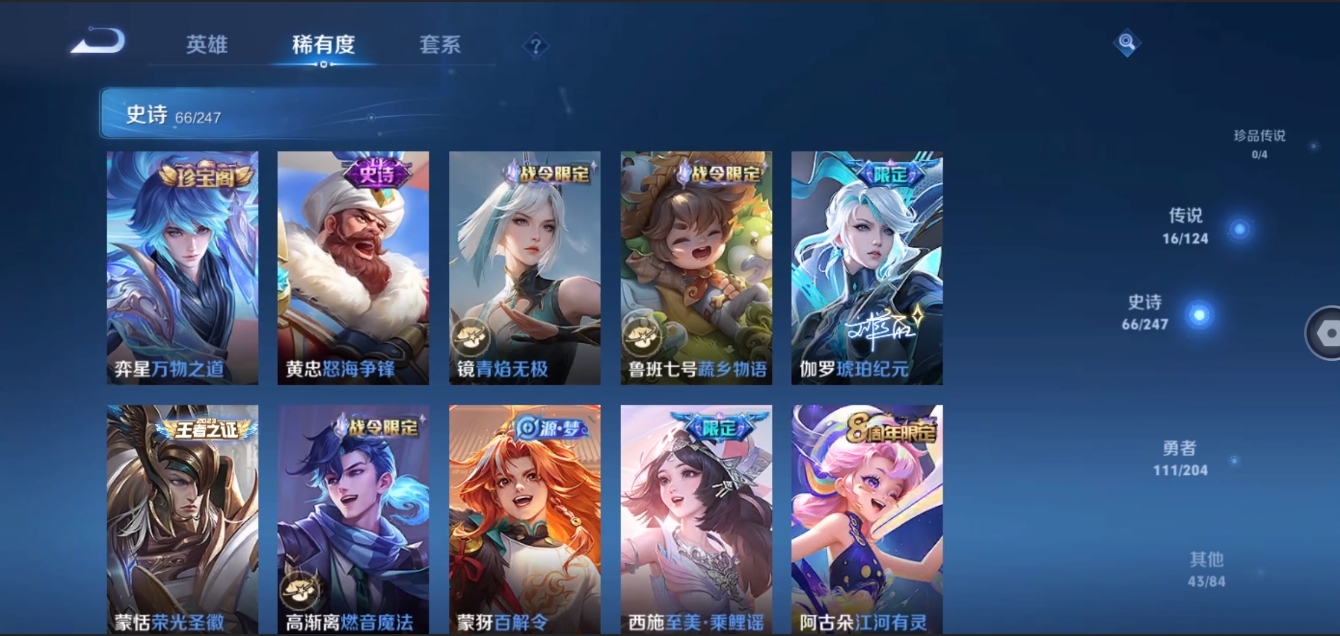Click the magnifier search icon
1340x636 pixels.
tap(1127, 43)
